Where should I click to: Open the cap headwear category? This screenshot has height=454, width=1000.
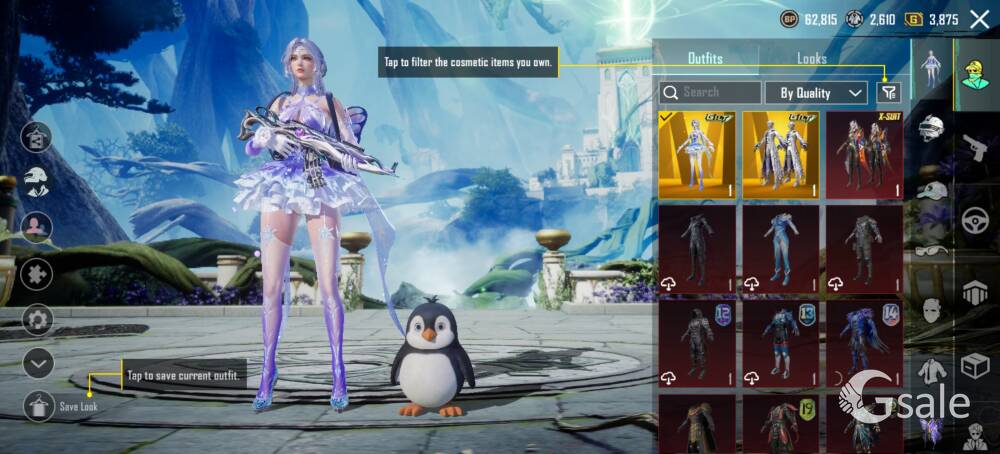tap(932, 190)
